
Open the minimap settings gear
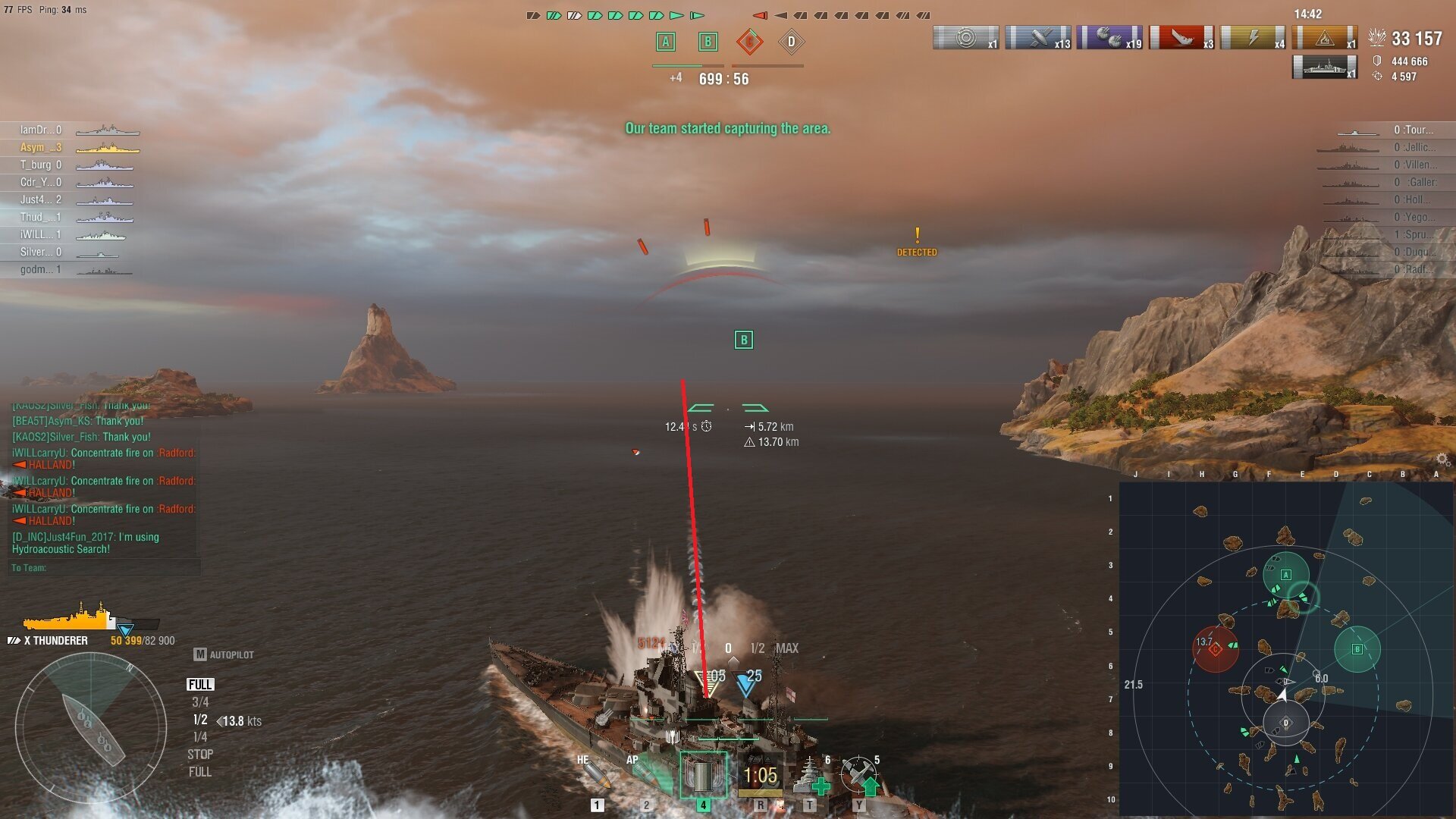[1442, 460]
